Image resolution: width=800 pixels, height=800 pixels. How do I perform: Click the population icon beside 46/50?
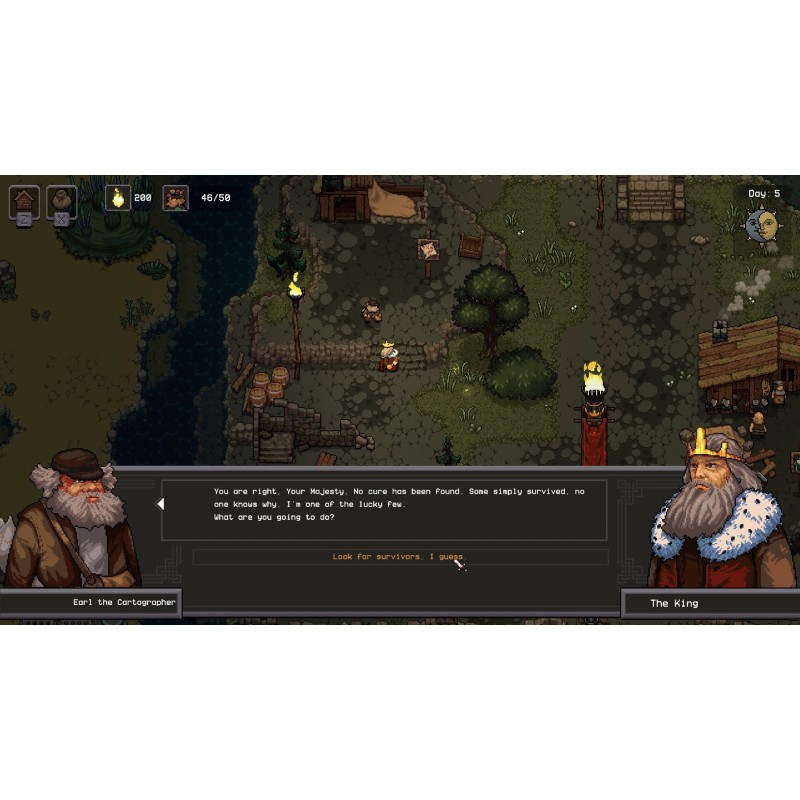point(176,198)
